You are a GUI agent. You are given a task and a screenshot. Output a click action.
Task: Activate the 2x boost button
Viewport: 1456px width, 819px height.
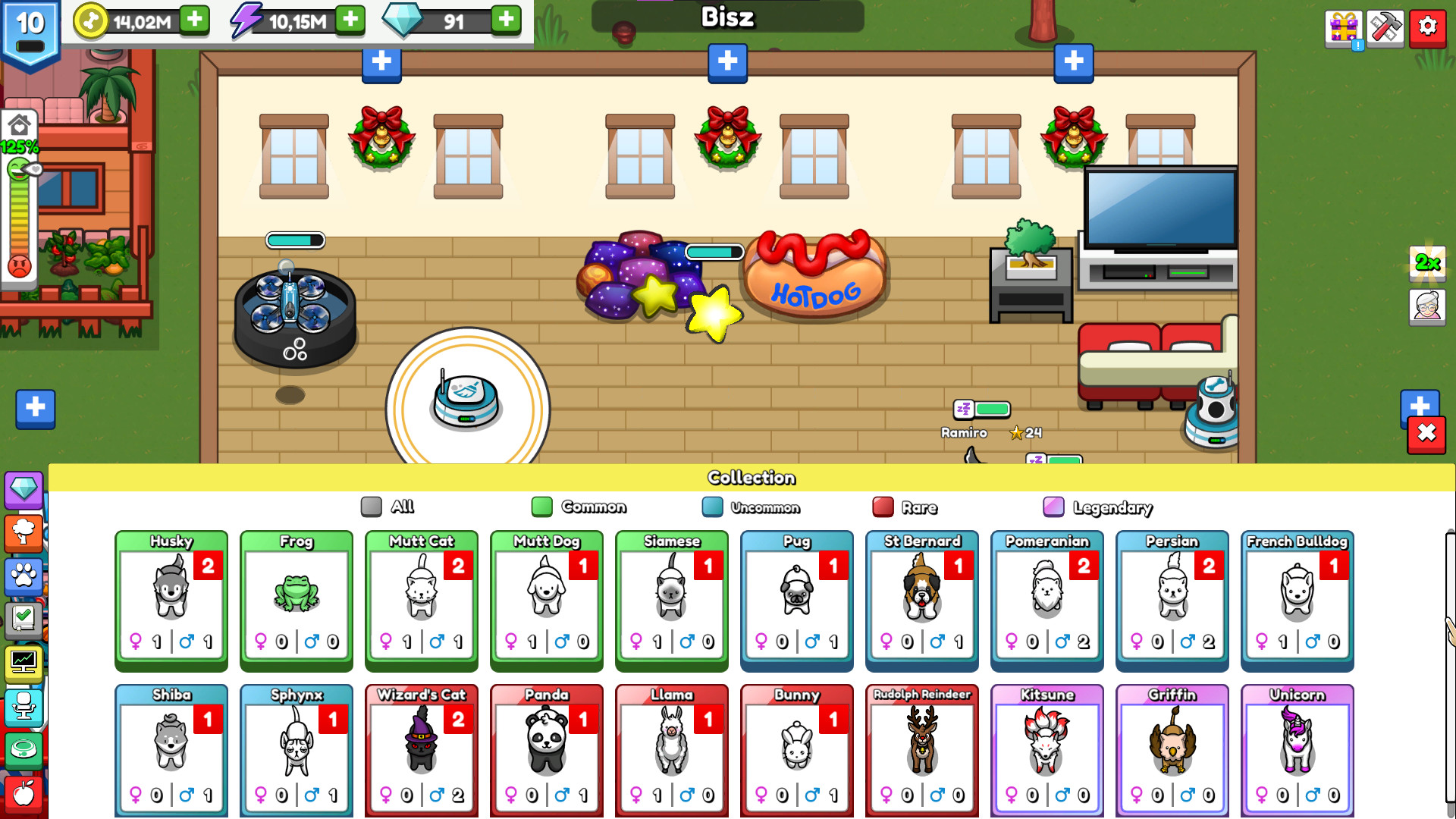(x=1429, y=265)
